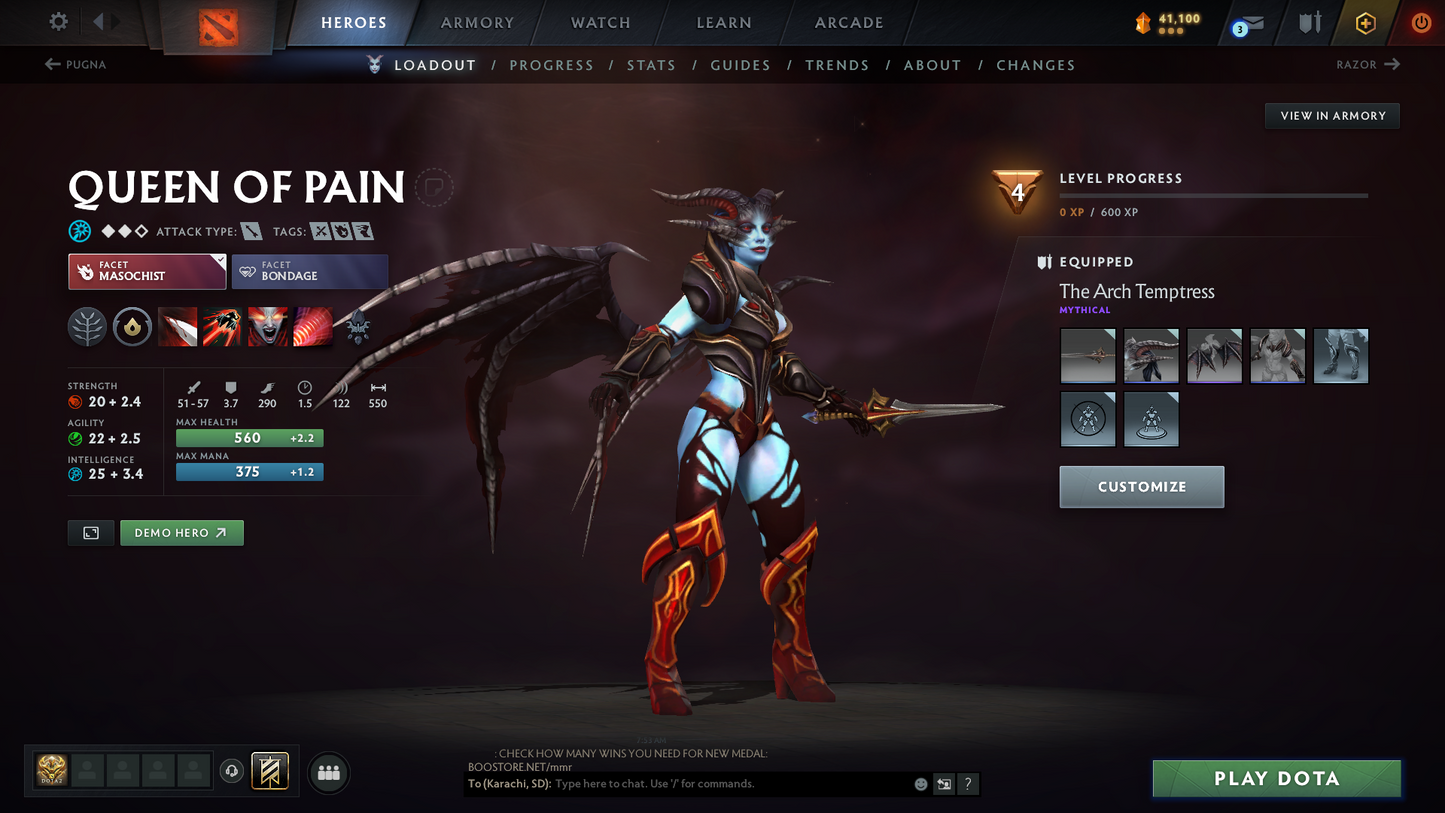Open the Shadow Strike ability icon

click(177, 327)
